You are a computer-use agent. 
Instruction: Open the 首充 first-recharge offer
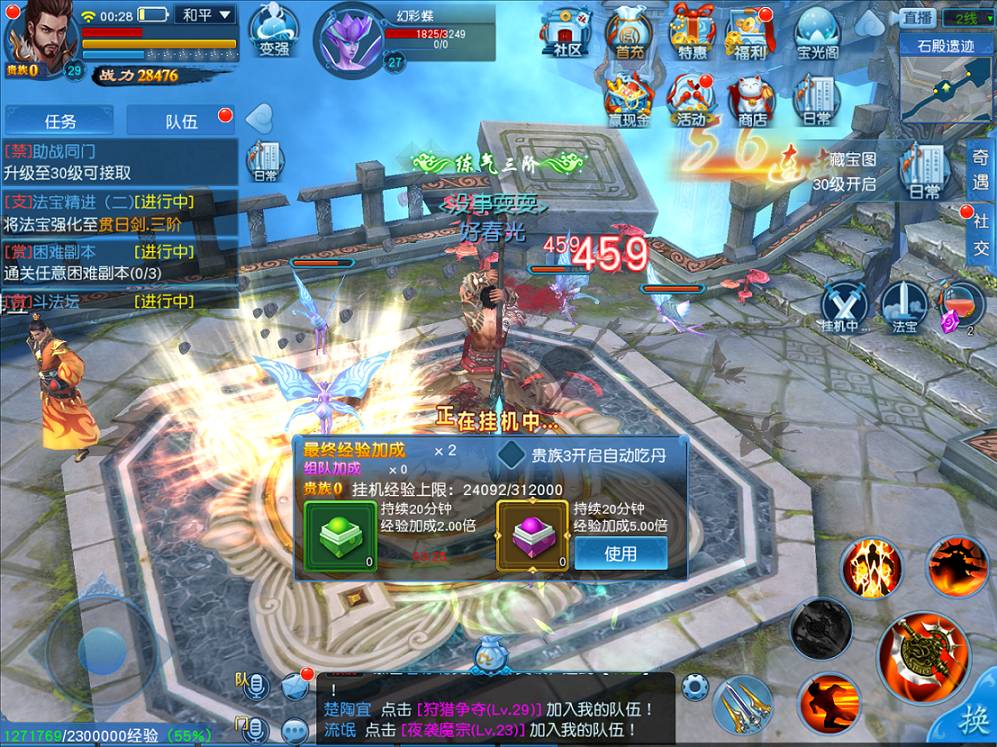click(x=629, y=32)
